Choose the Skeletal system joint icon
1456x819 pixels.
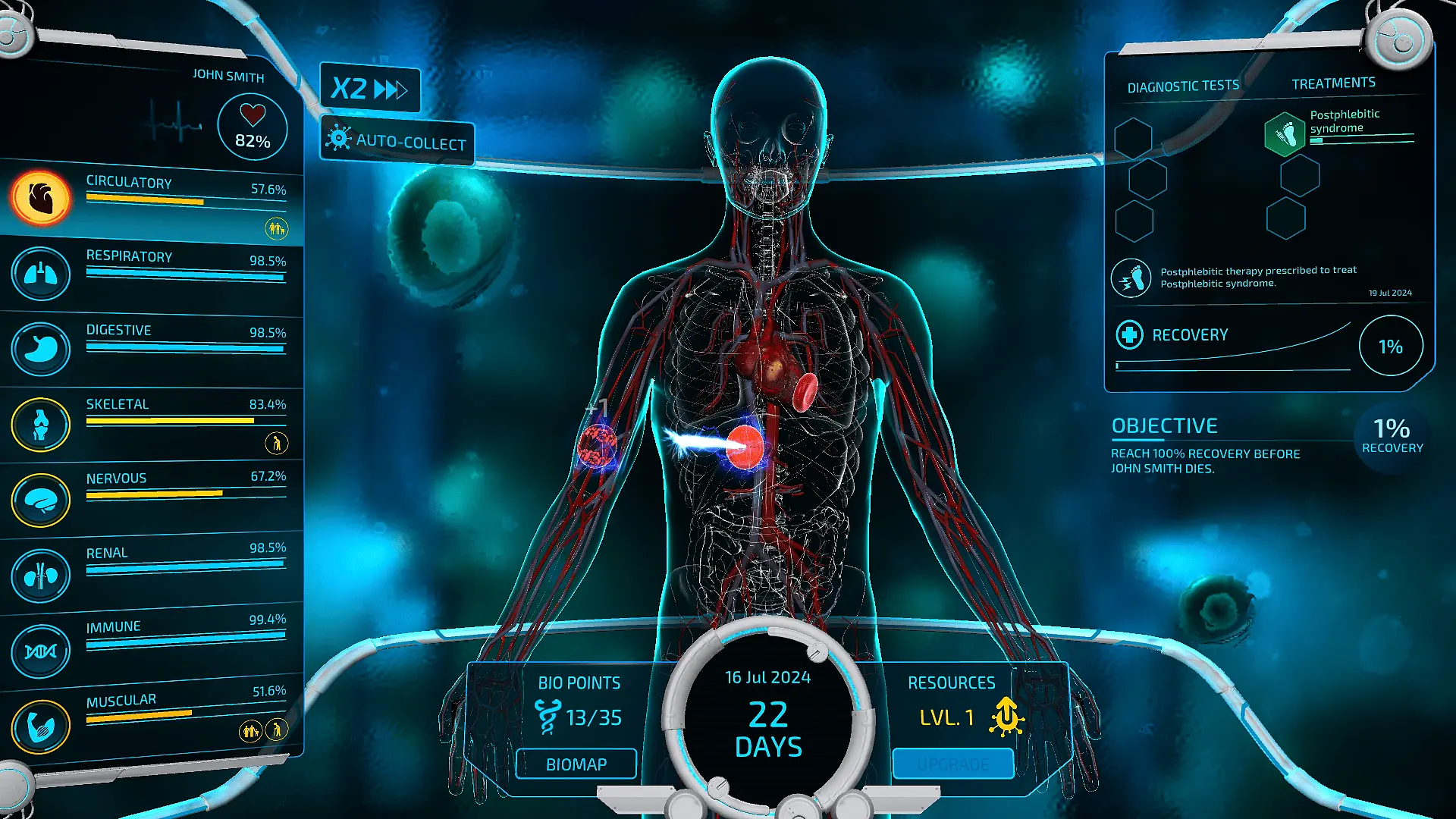pos(41,424)
